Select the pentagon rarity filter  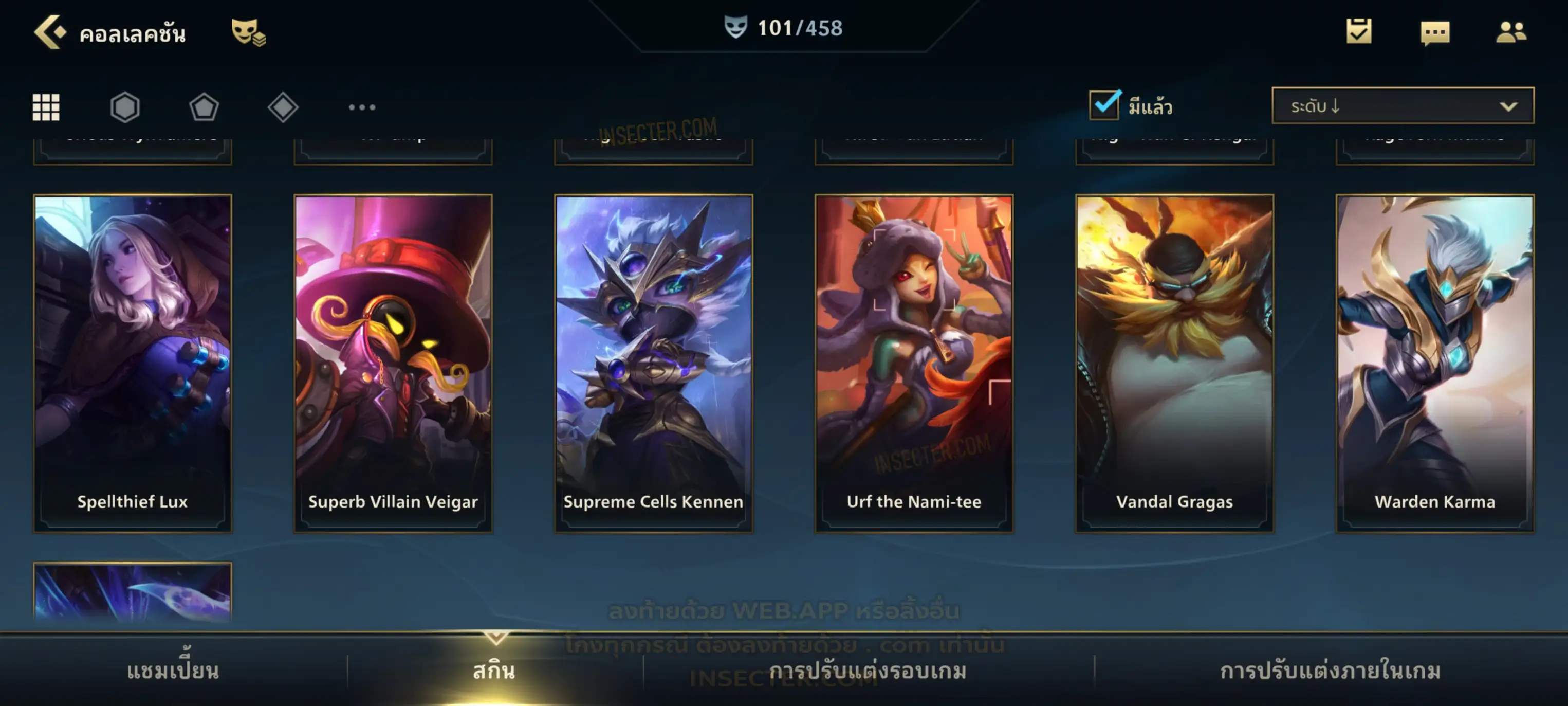(204, 107)
